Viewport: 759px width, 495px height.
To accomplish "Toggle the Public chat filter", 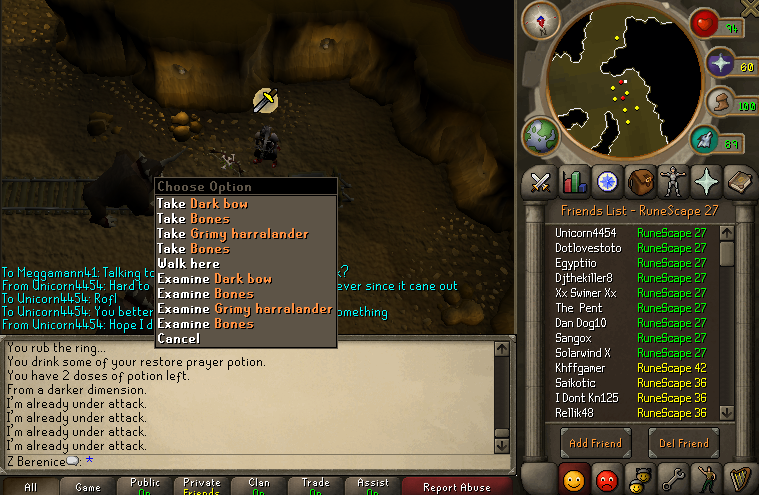I will tap(145, 487).
